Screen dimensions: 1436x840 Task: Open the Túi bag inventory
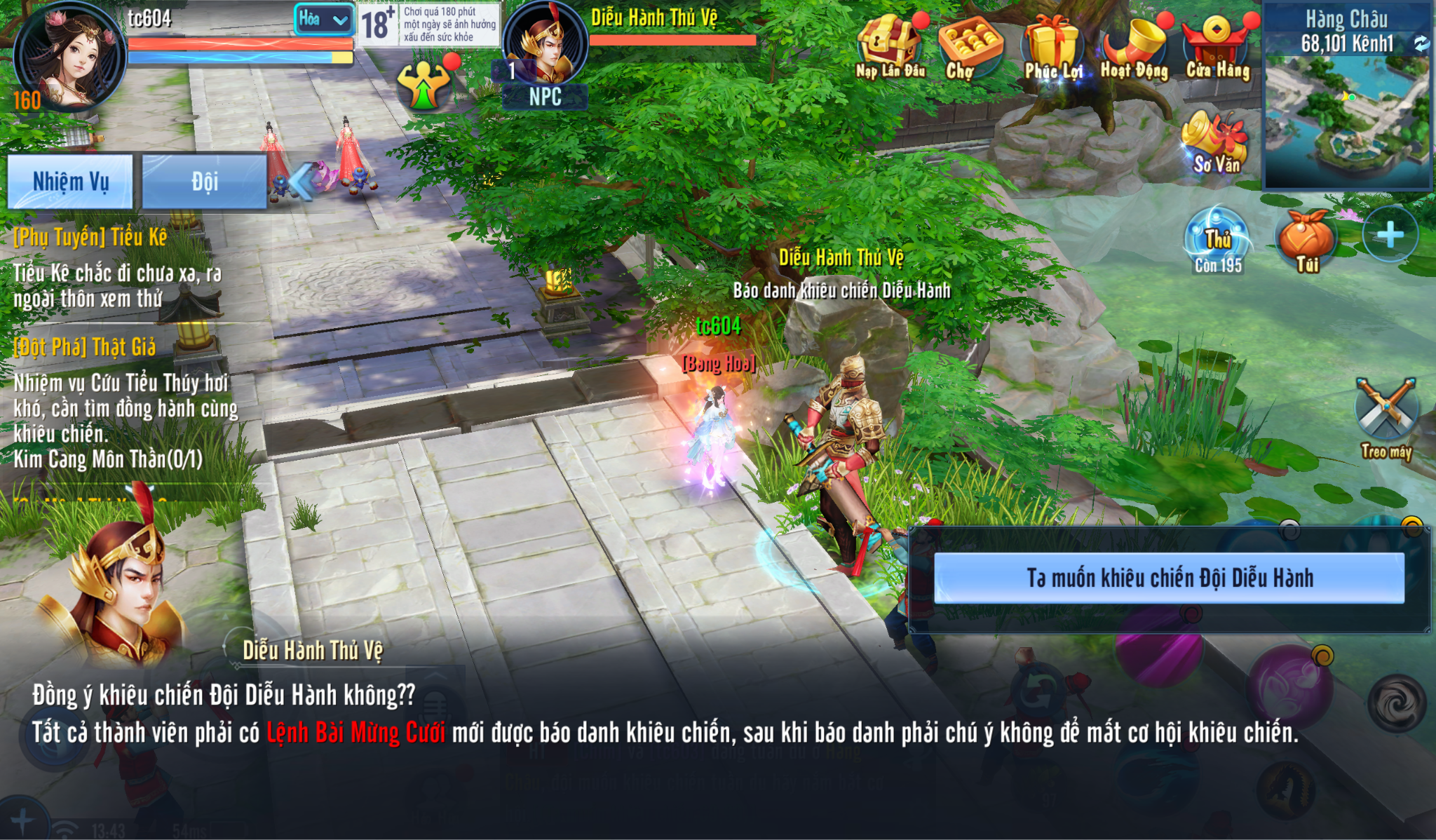pyautogui.click(x=1306, y=240)
